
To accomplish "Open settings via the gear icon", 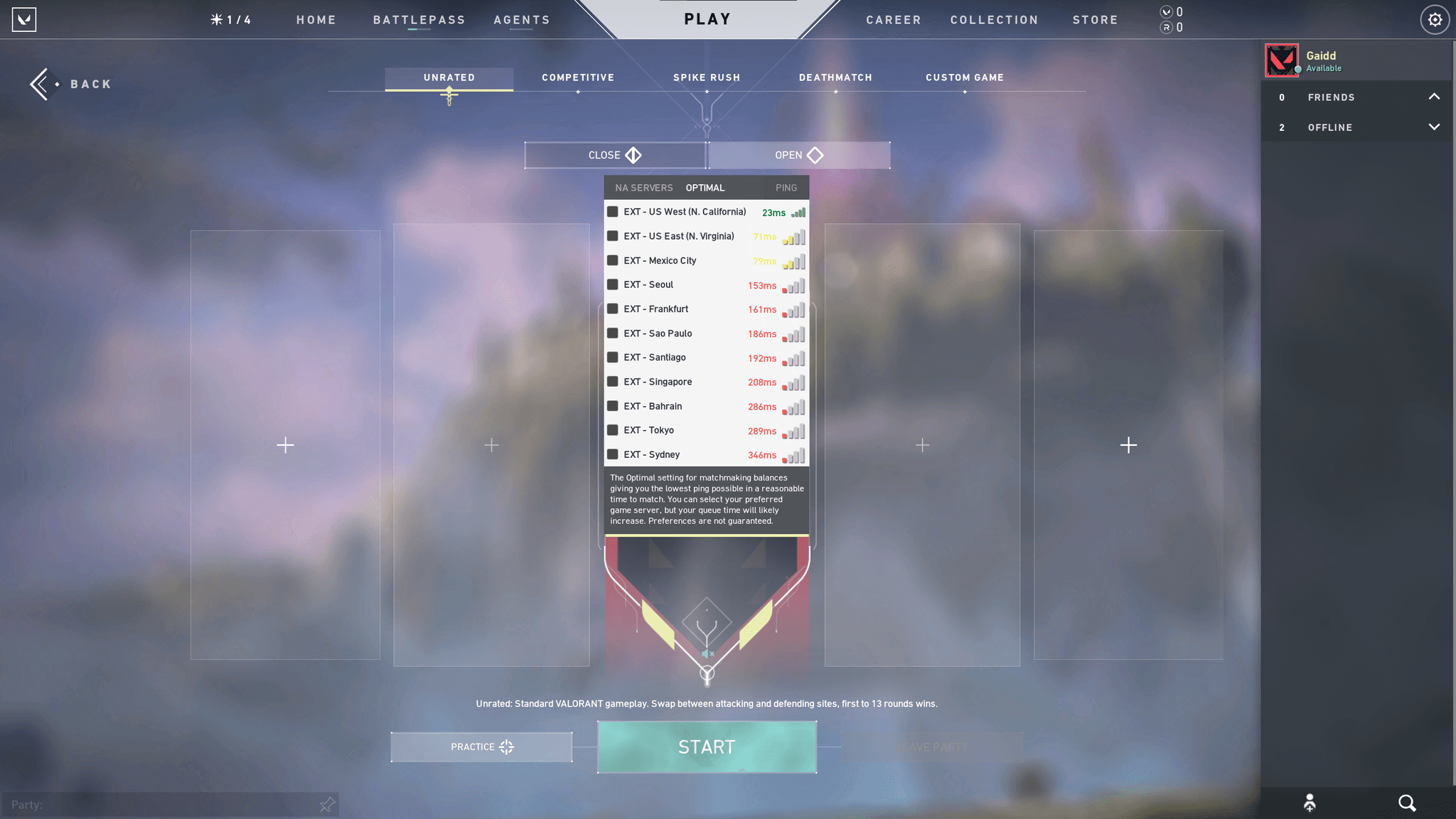I will tap(1435, 19).
